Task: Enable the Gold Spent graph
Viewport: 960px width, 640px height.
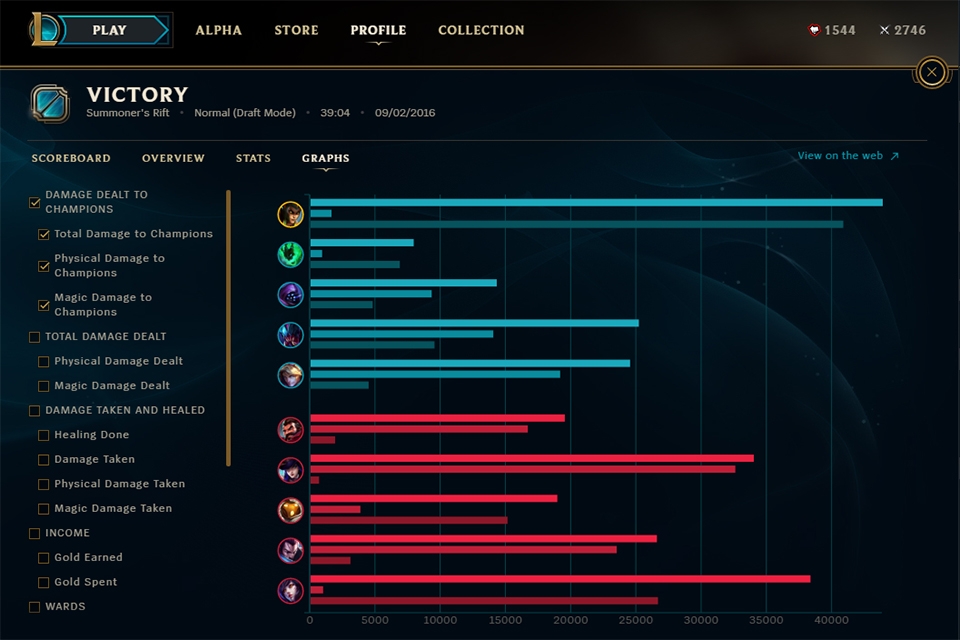Action: point(44,582)
